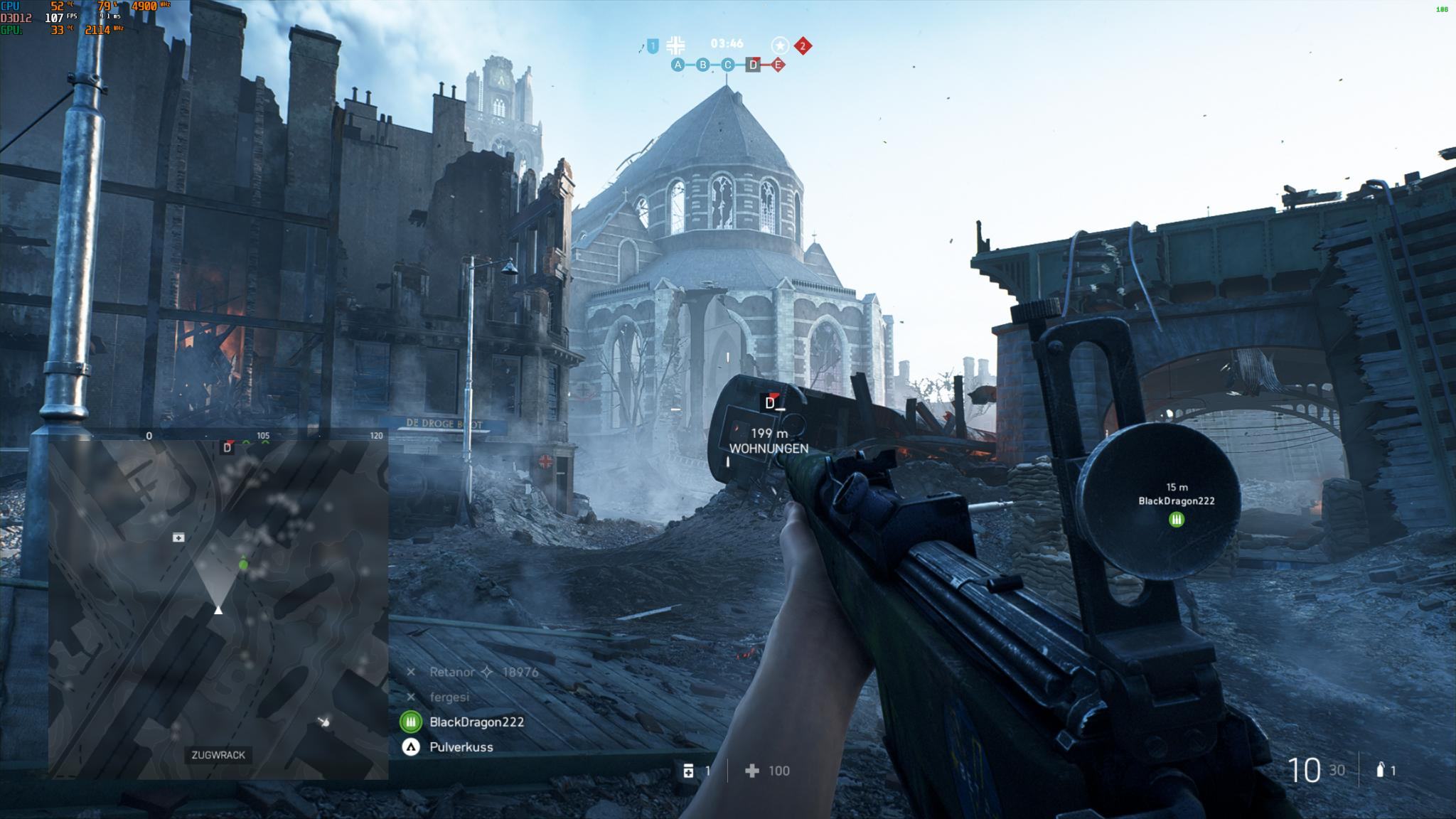
Task: Select objective flag A in the top bar
Action: pos(678,65)
